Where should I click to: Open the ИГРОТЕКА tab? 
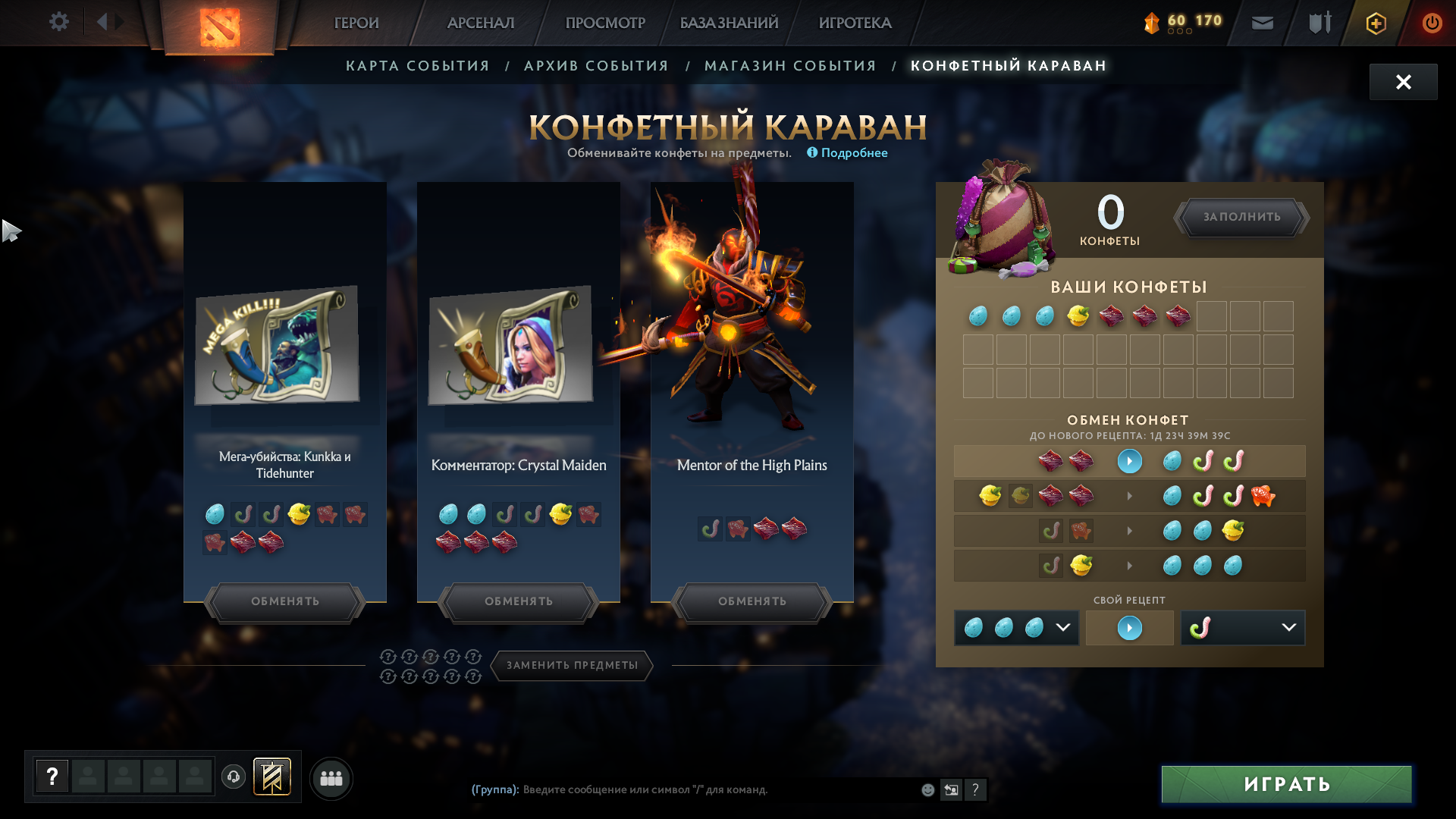(x=855, y=23)
